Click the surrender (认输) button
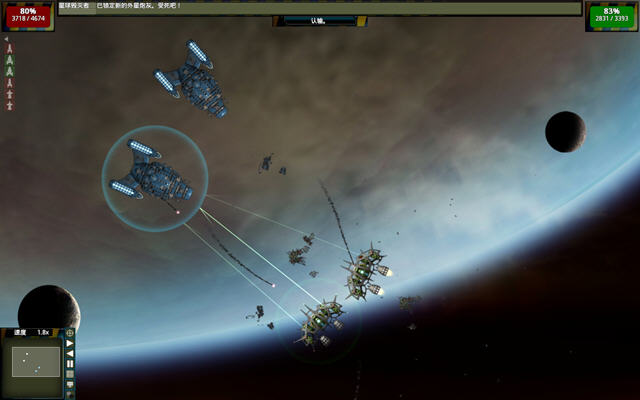 (319, 20)
